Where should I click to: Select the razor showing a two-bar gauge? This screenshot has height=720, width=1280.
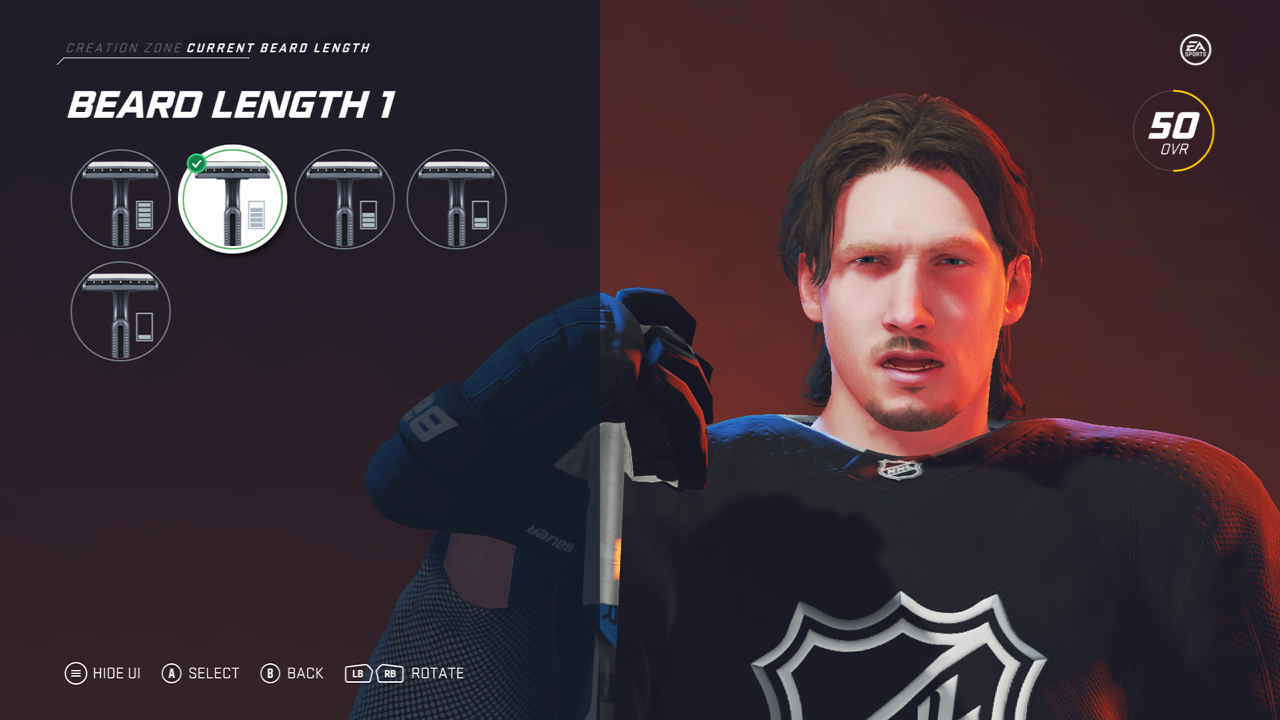pos(456,199)
